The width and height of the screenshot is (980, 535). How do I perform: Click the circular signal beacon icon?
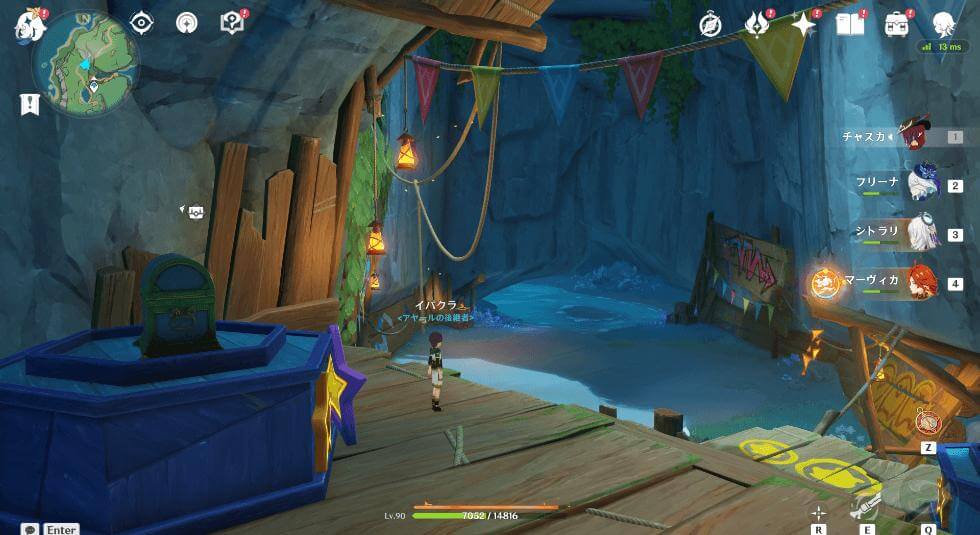pyautogui.click(x=187, y=23)
